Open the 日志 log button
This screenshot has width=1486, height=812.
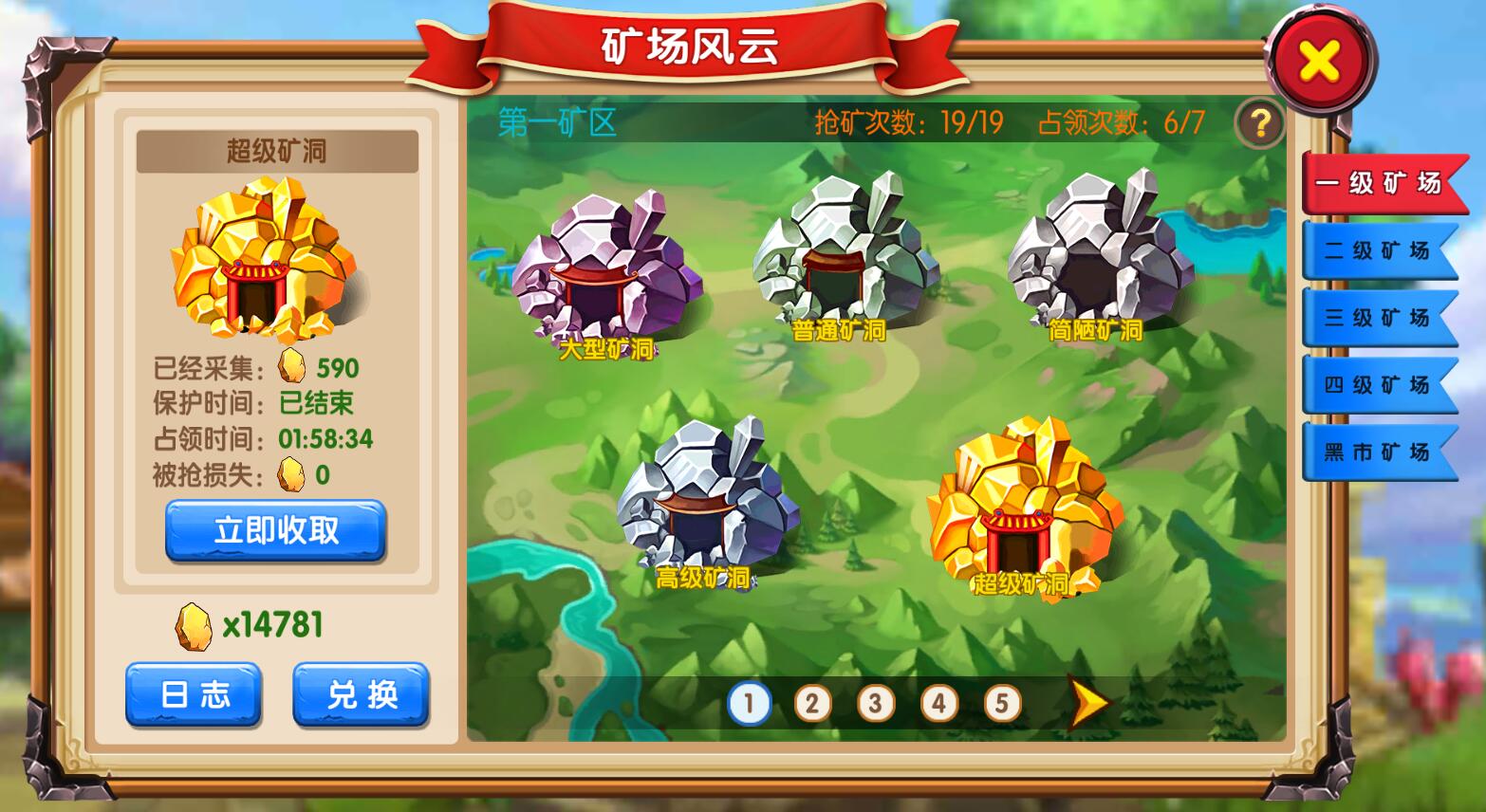(x=193, y=695)
